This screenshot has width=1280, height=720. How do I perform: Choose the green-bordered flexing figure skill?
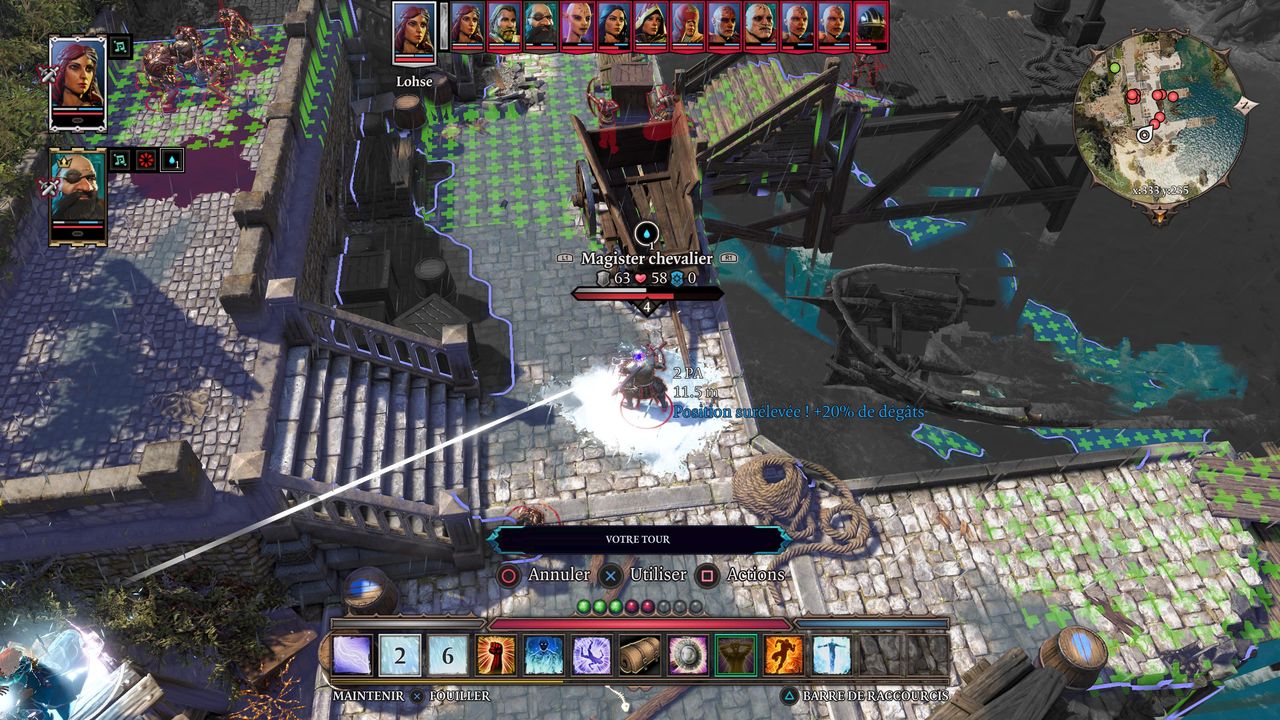736,656
